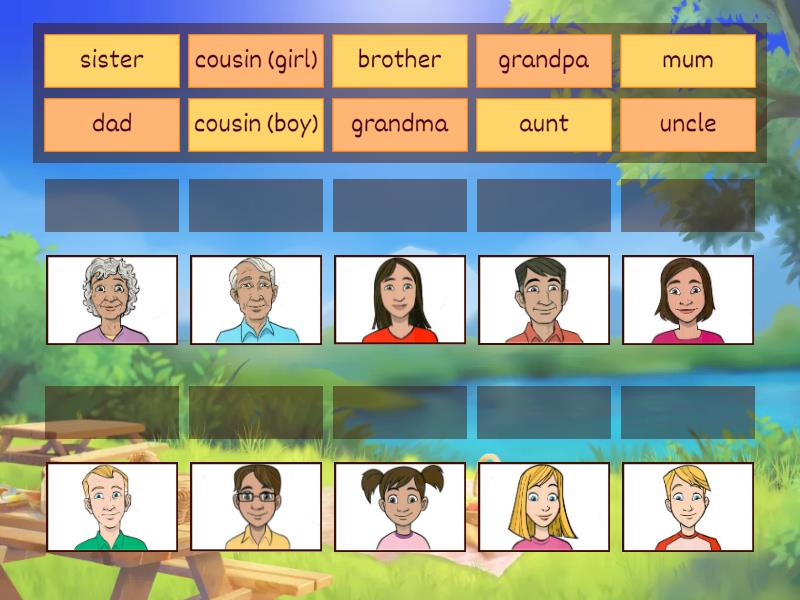Select the 'grandma' label tile
The height and width of the screenshot is (600, 800).
tap(400, 125)
